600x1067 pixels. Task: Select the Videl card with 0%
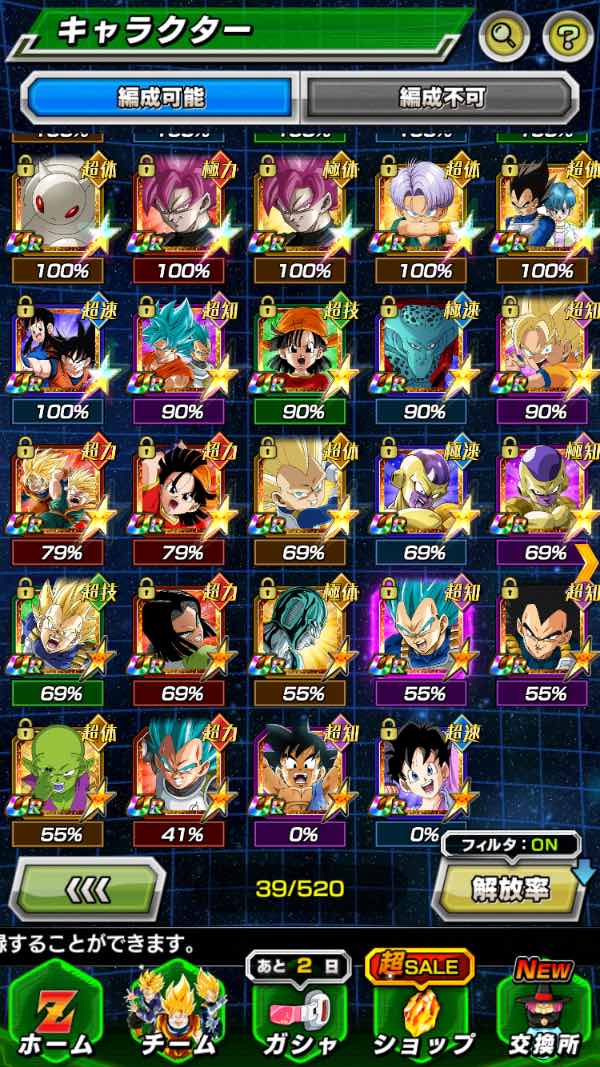pos(422,775)
